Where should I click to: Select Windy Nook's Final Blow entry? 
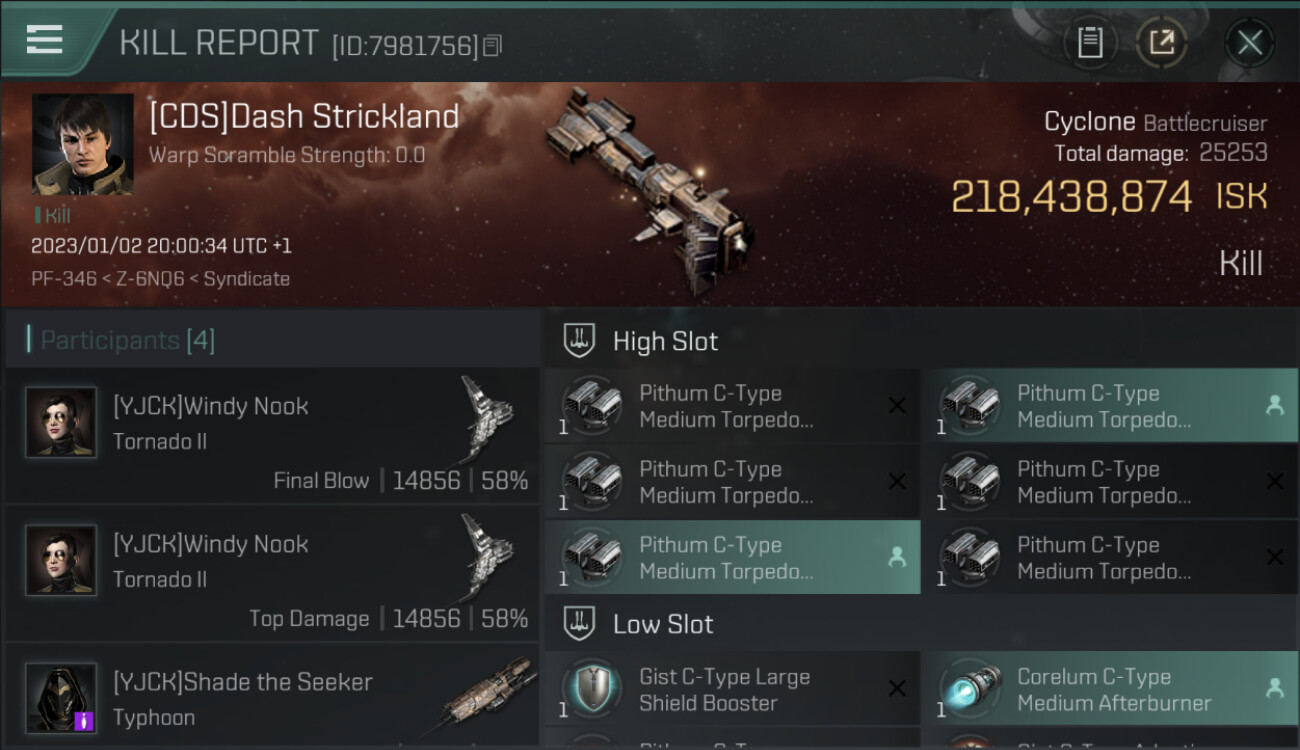pyautogui.click(x=272, y=435)
